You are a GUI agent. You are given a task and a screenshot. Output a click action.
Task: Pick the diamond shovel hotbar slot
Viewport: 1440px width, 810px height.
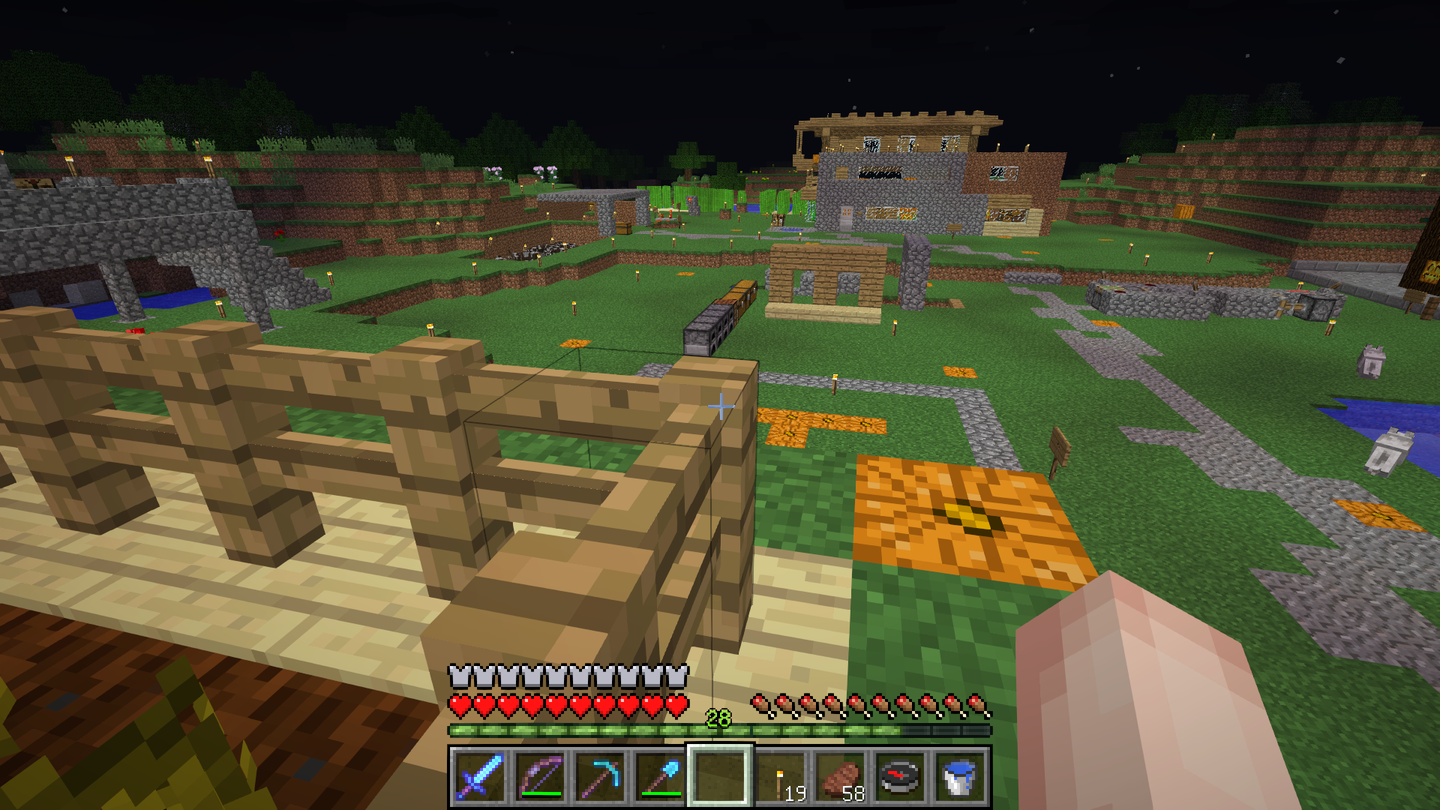tap(659, 775)
